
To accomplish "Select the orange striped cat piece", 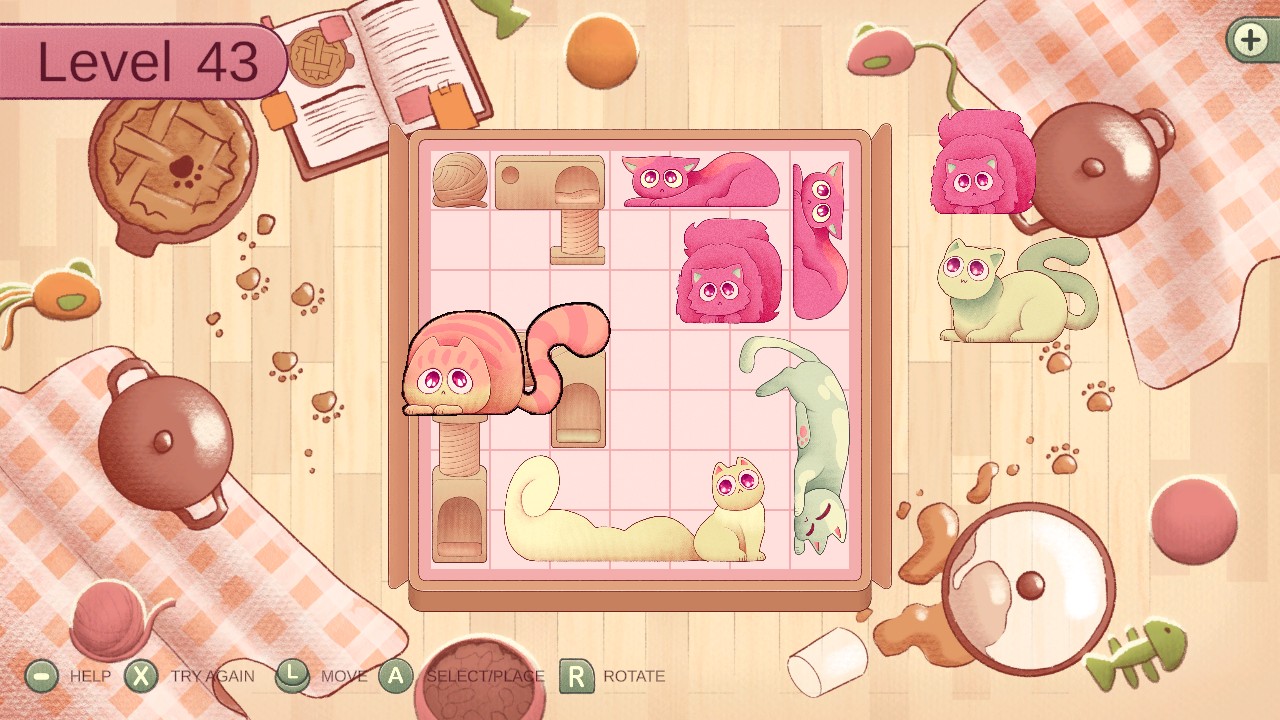I will [x=478, y=370].
